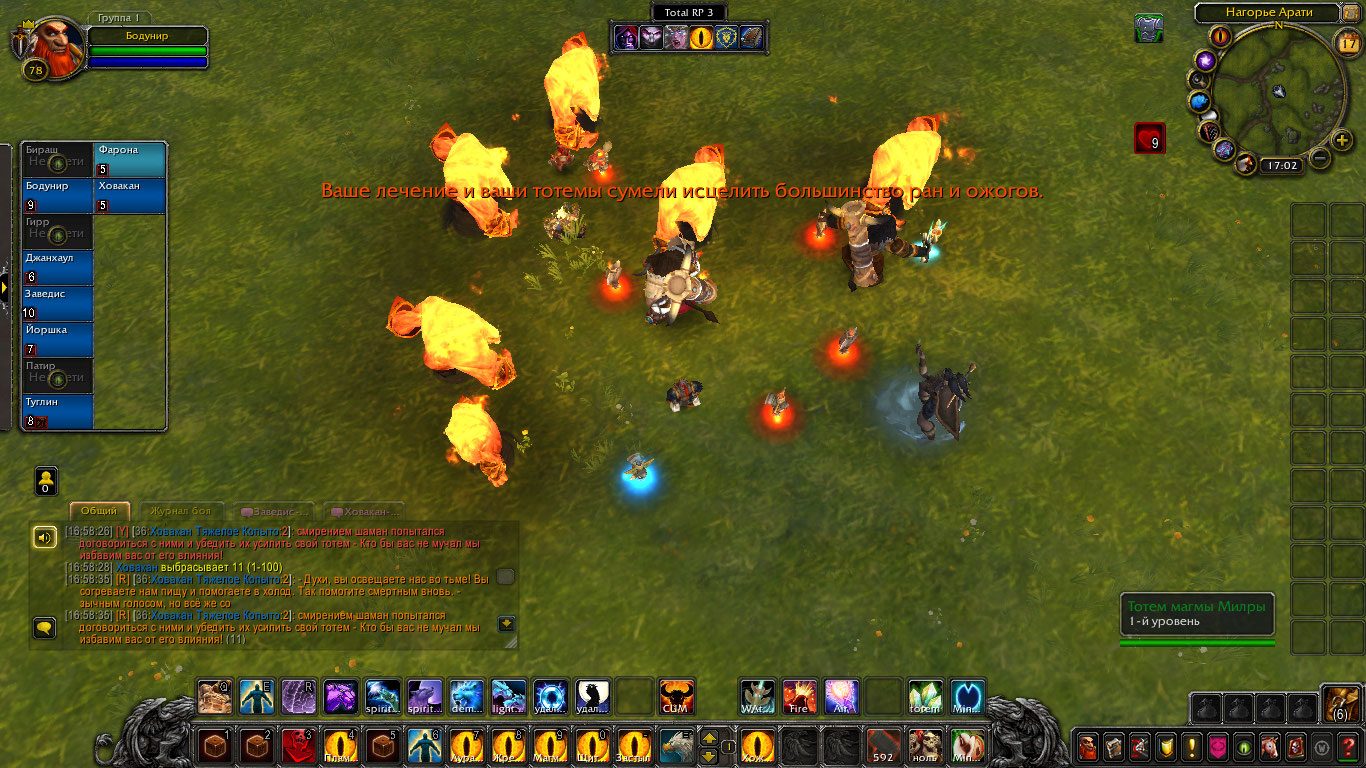
Task: Switch to the Журнал боя chat tab
Action: tap(180, 511)
